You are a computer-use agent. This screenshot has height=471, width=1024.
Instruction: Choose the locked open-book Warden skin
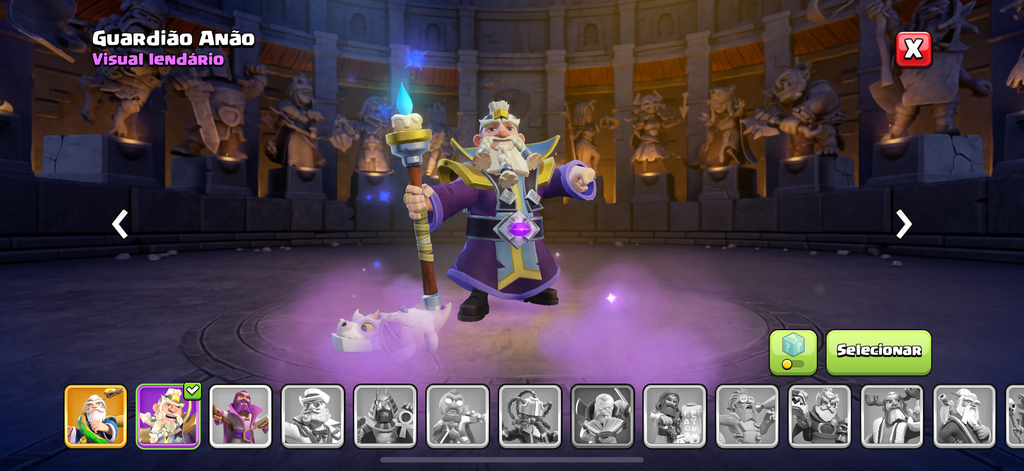click(602, 416)
